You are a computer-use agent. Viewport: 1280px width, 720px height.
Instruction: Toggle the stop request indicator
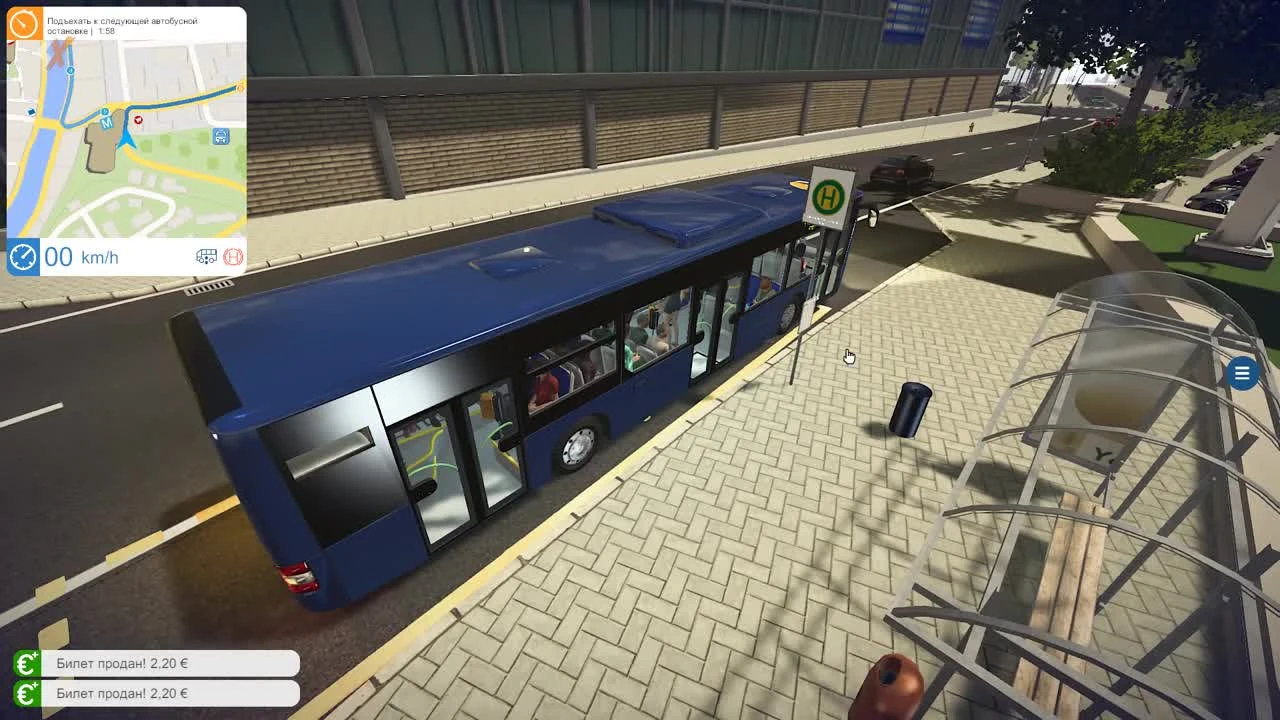(234, 256)
